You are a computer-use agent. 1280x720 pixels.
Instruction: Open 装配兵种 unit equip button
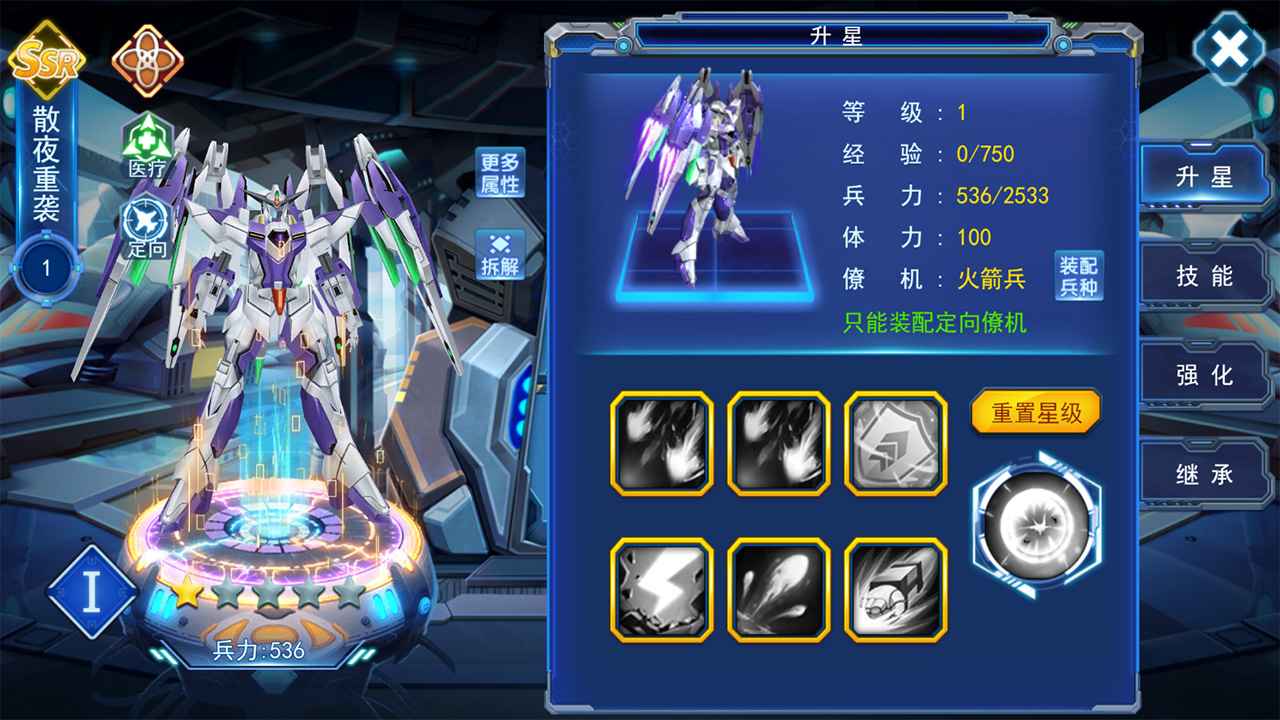point(1079,276)
